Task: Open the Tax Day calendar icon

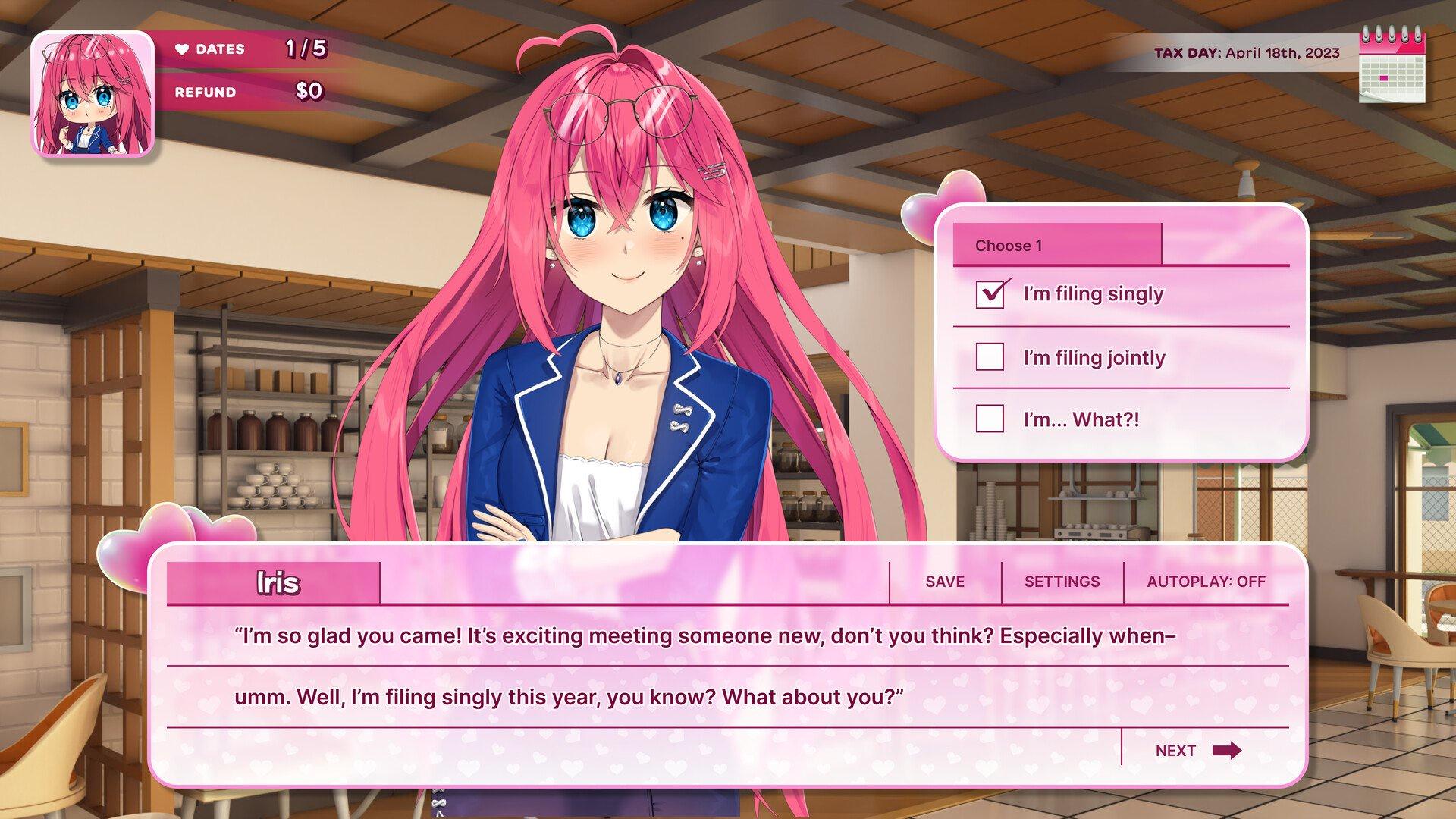Action: coord(1392,66)
